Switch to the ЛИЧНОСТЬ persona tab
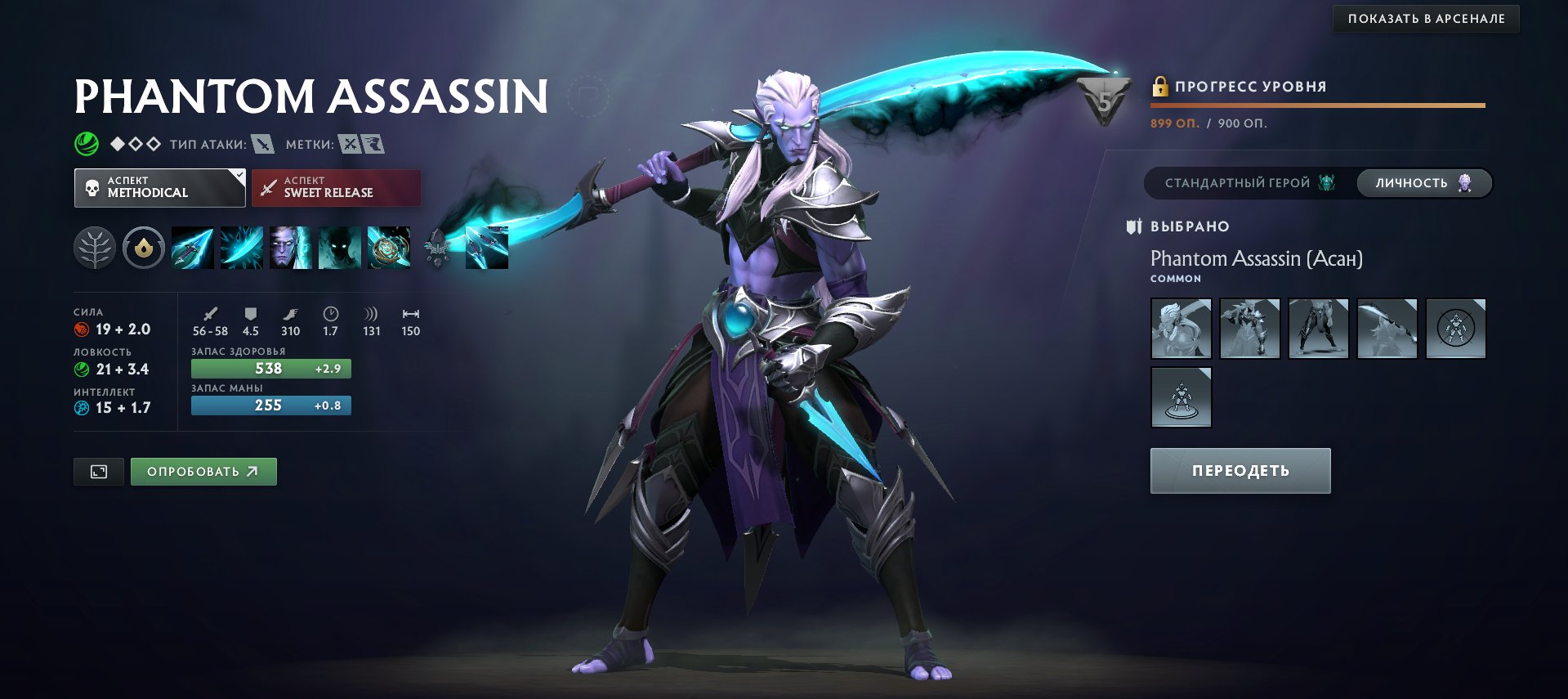 click(x=1423, y=183)
